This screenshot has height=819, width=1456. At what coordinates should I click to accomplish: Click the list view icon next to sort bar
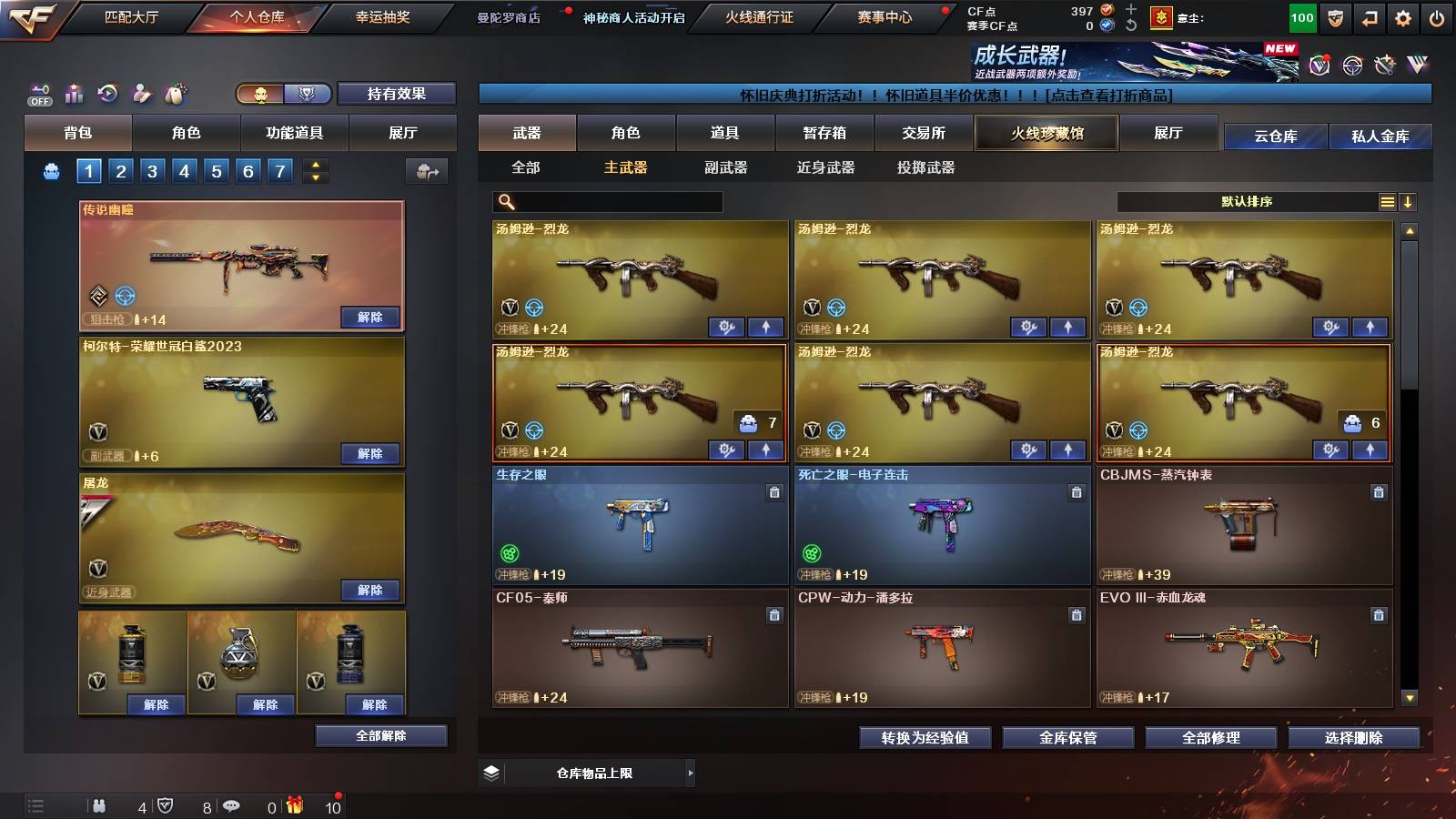coord(1386,201)
